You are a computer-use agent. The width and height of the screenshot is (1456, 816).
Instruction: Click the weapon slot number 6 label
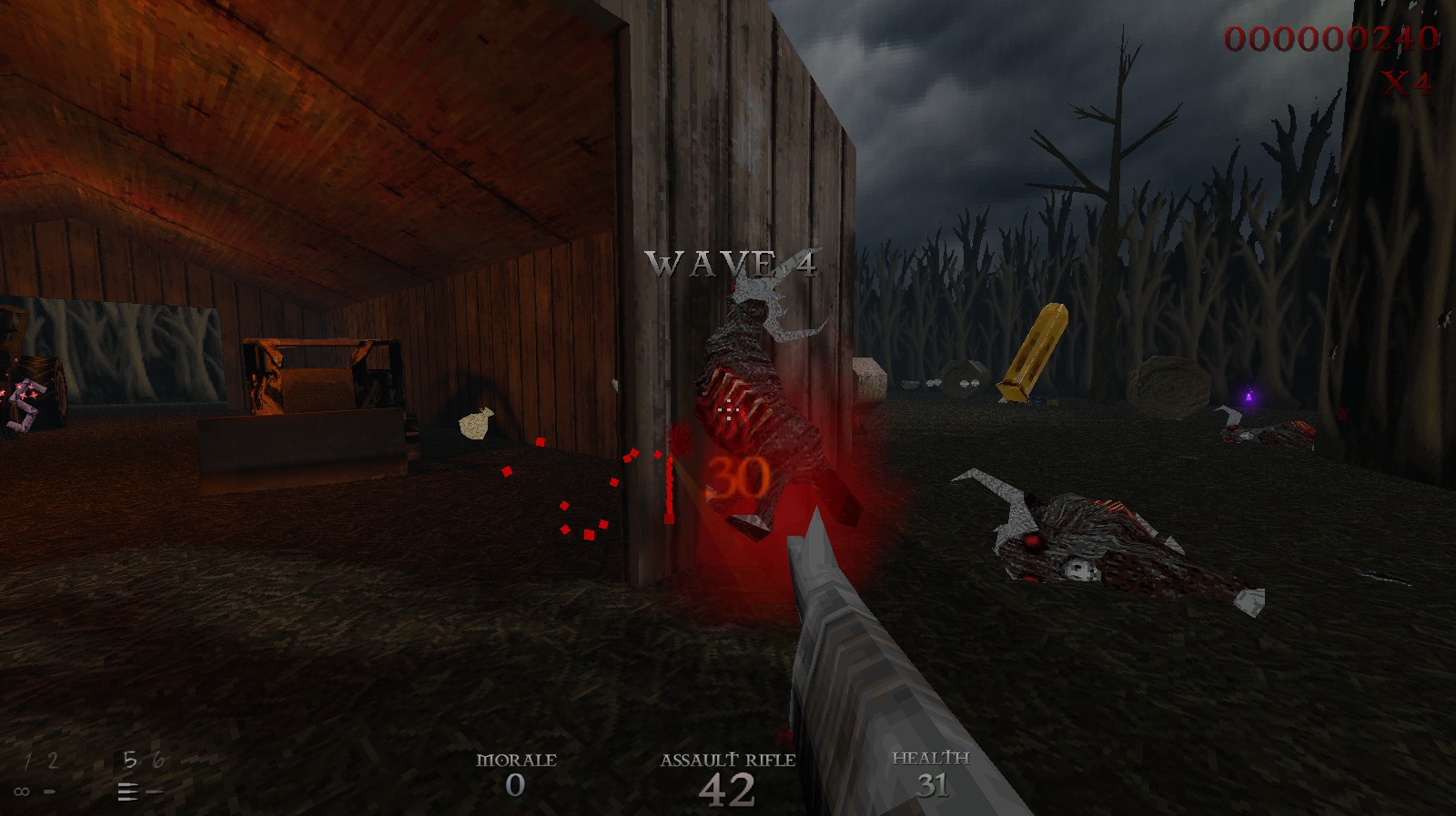(x=159, y=760)
